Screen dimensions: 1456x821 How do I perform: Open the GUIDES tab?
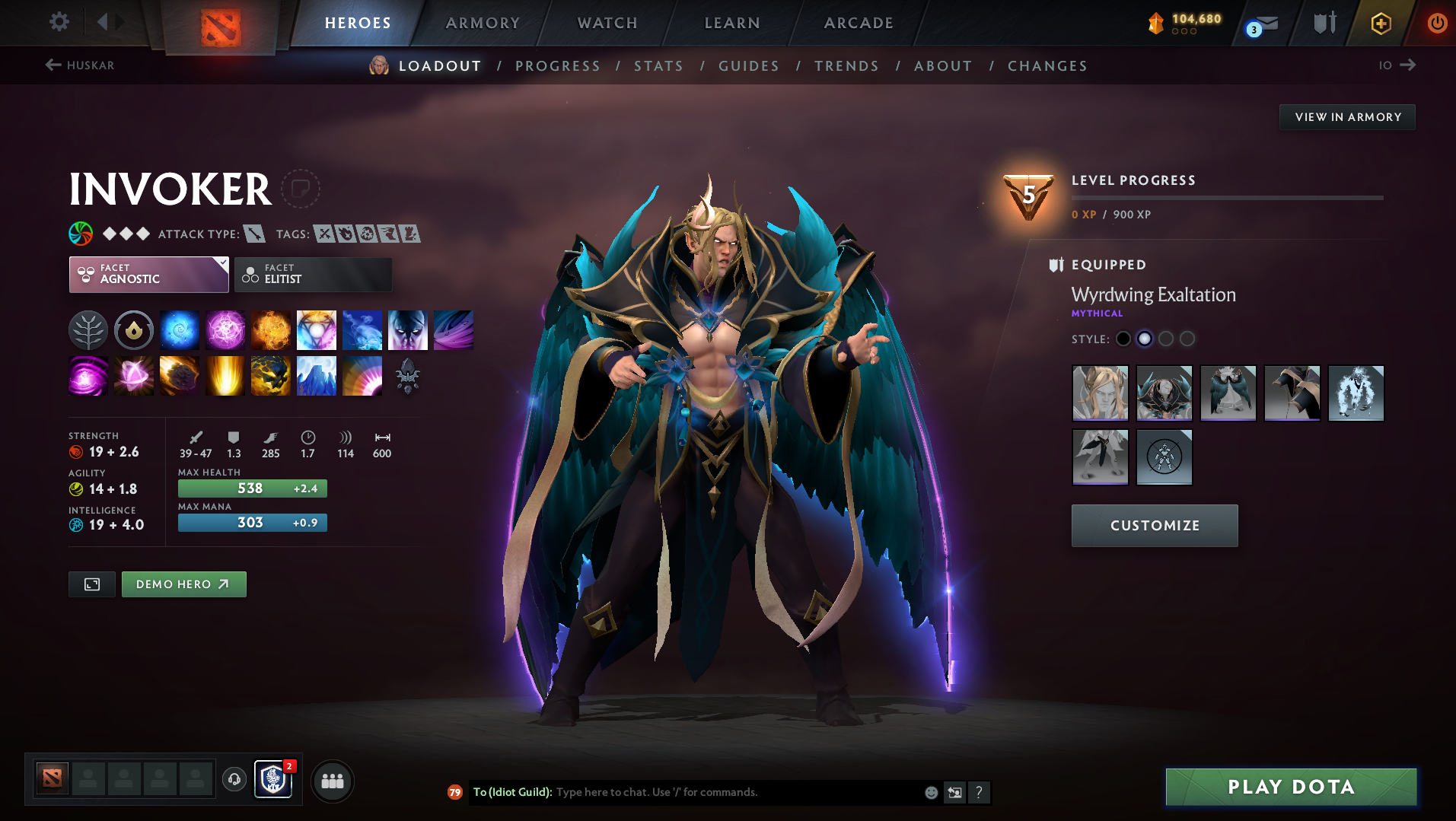coord(748,65)
